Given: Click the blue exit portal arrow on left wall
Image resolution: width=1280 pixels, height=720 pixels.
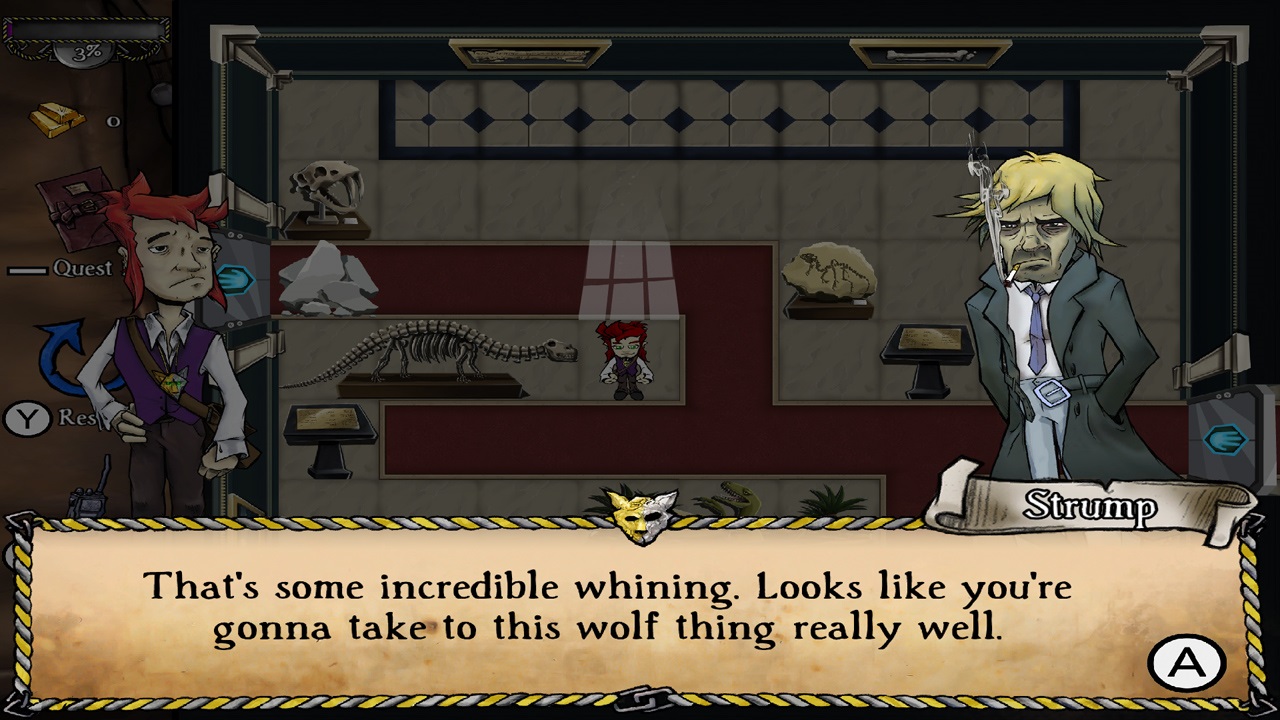Looking at the screenshot, I should 235,280.
